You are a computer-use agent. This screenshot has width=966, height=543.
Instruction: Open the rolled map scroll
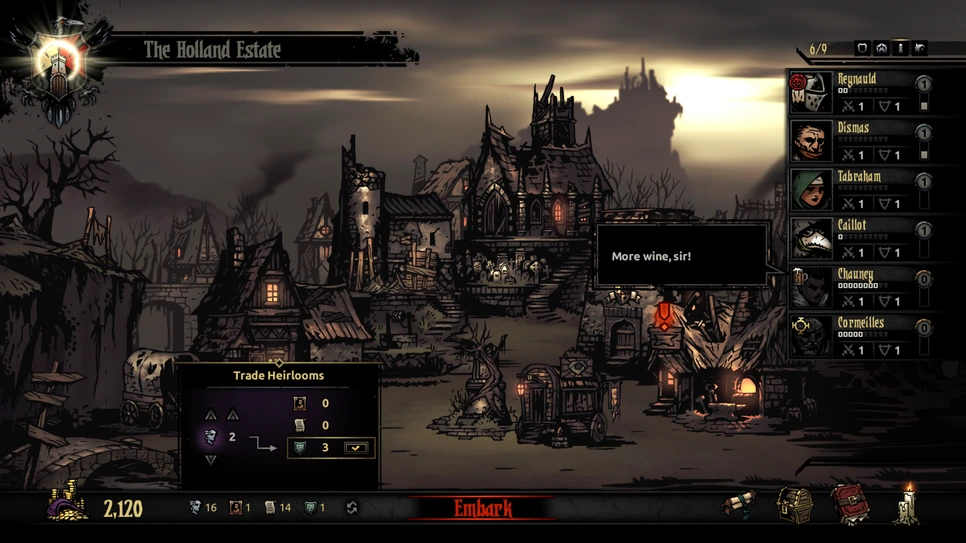pyautogui.click(x=740, y=505)
